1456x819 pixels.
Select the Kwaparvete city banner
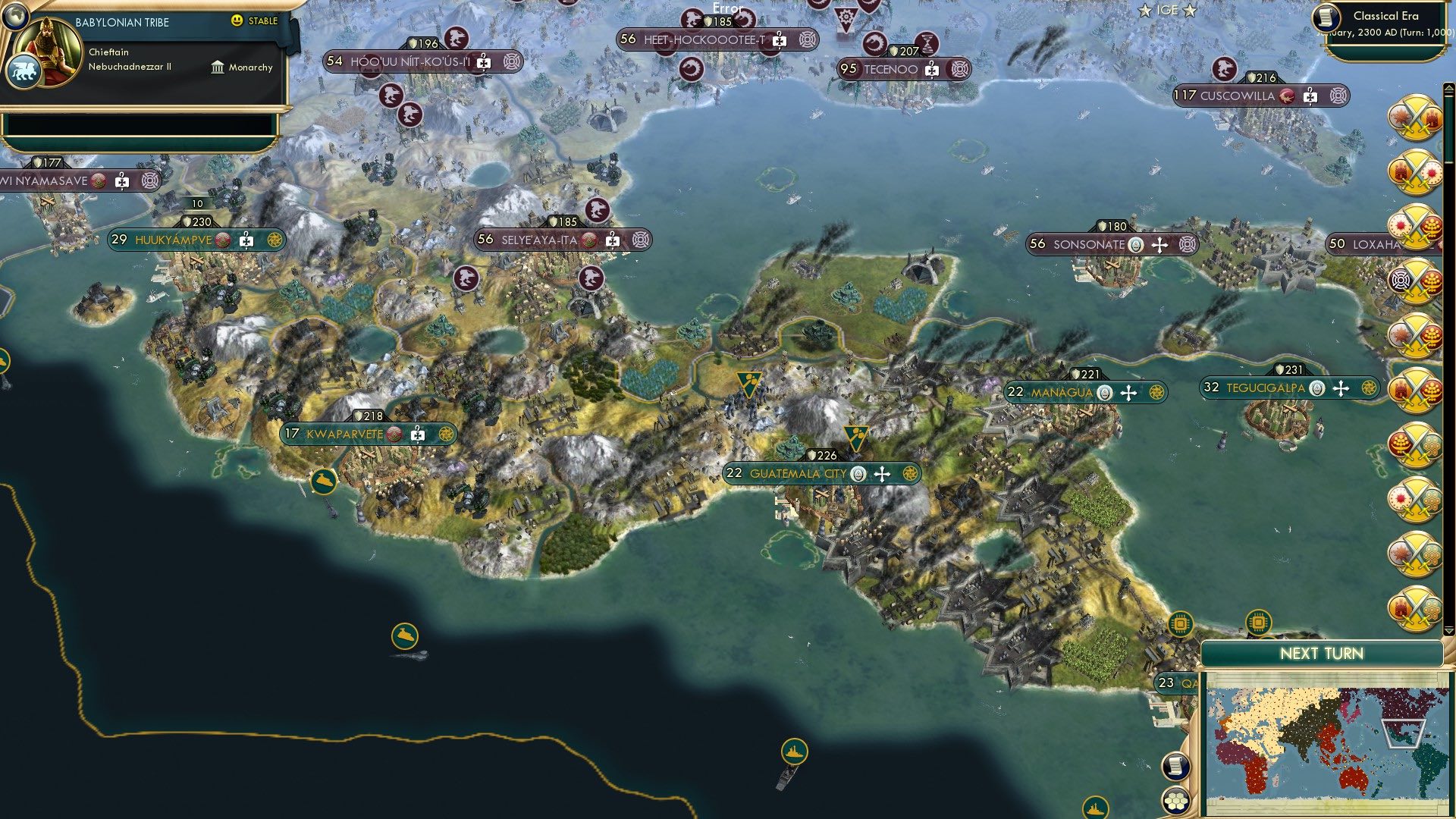pos(345,435)
